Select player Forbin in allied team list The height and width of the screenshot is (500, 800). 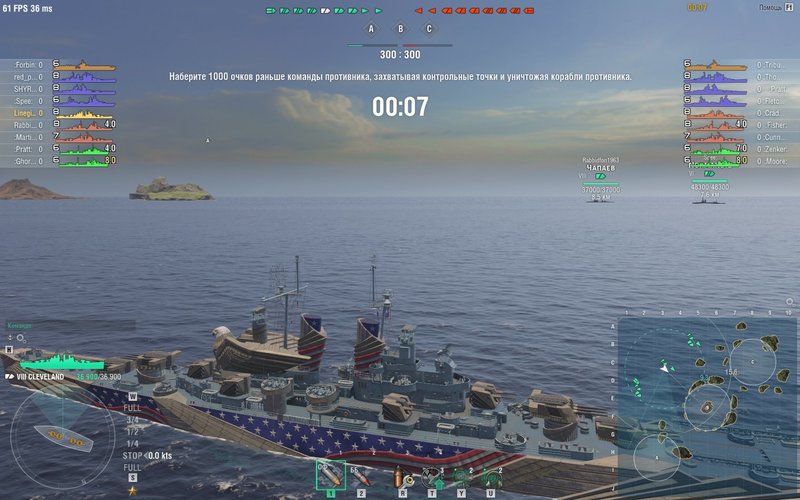28,65
